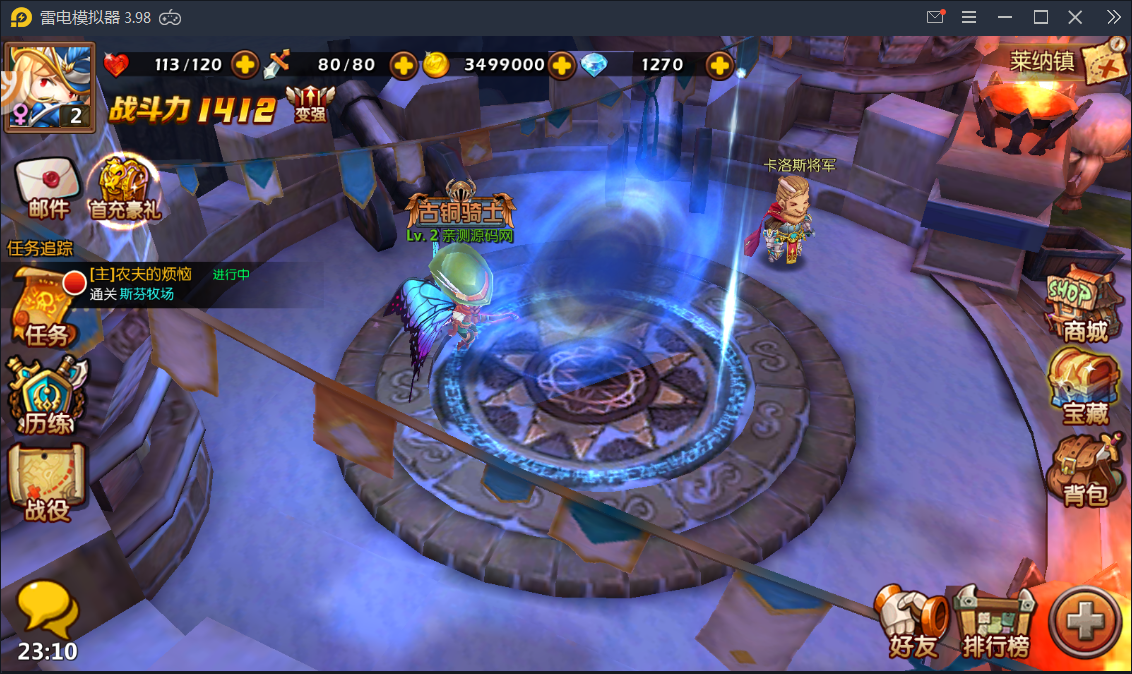Image resolution: width=1132 pixels, height=674 pixels.
Task: Buy more gold coins with plus button
Action: (x=562, y=65)
